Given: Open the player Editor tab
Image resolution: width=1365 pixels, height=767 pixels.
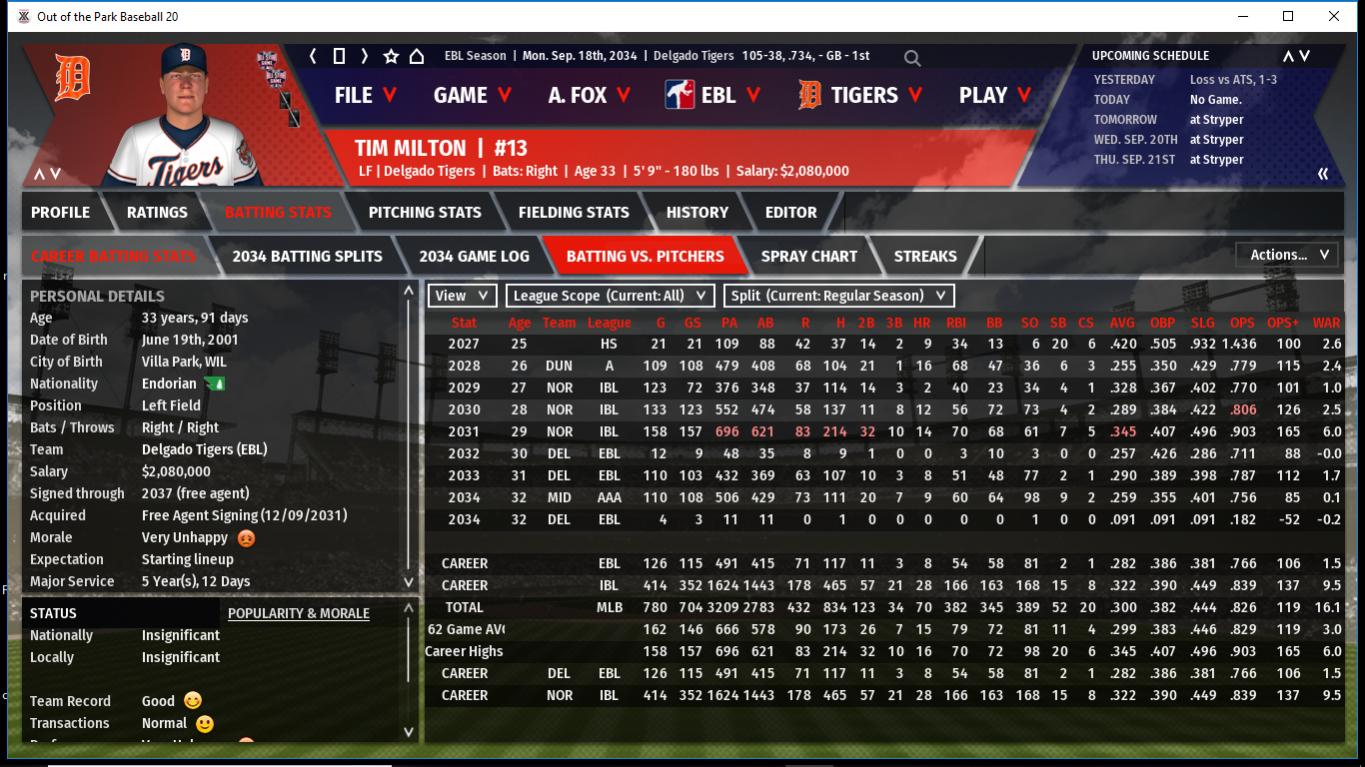Looking at the screenshot, I should [791, 212].
